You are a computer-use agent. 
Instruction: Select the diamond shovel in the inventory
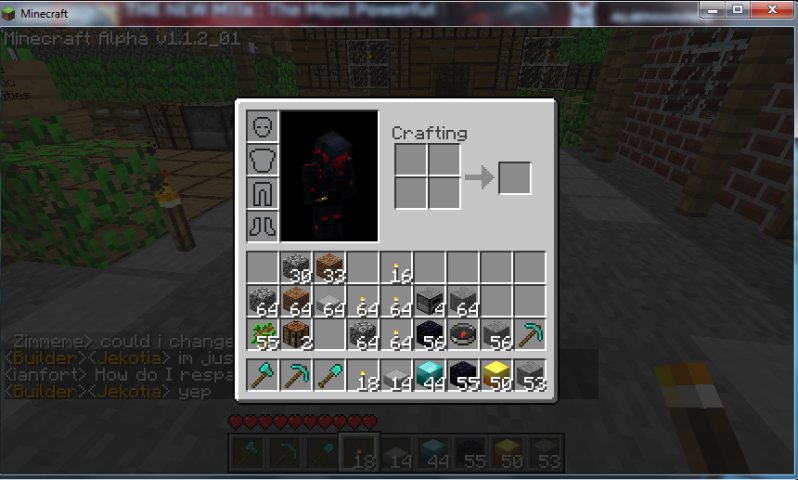coord(329,375)
